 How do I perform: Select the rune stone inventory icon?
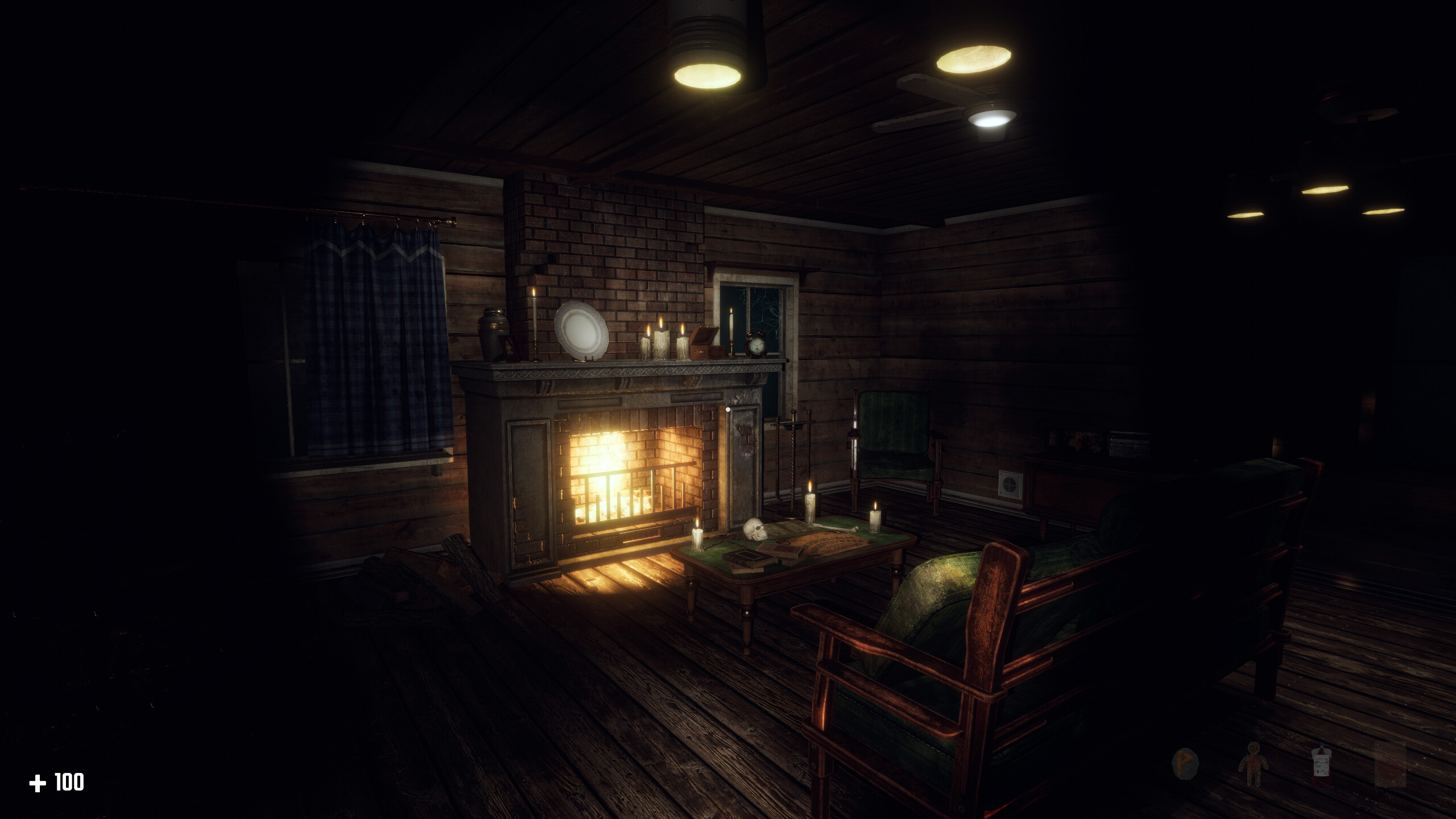coord(1185,764)
